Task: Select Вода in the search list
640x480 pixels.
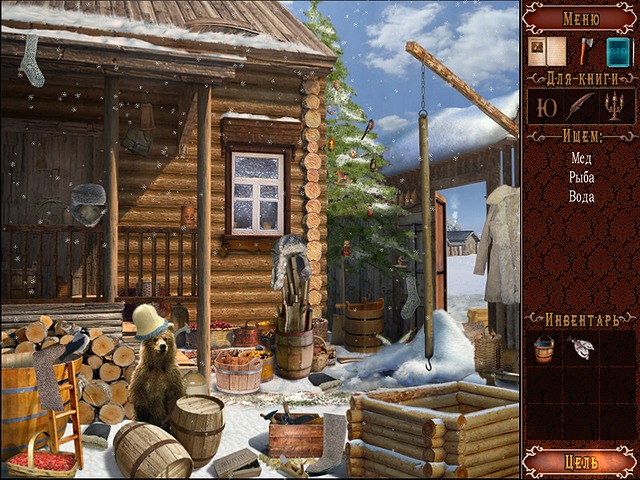Action: pyautogui.click(x=581, y=197)
